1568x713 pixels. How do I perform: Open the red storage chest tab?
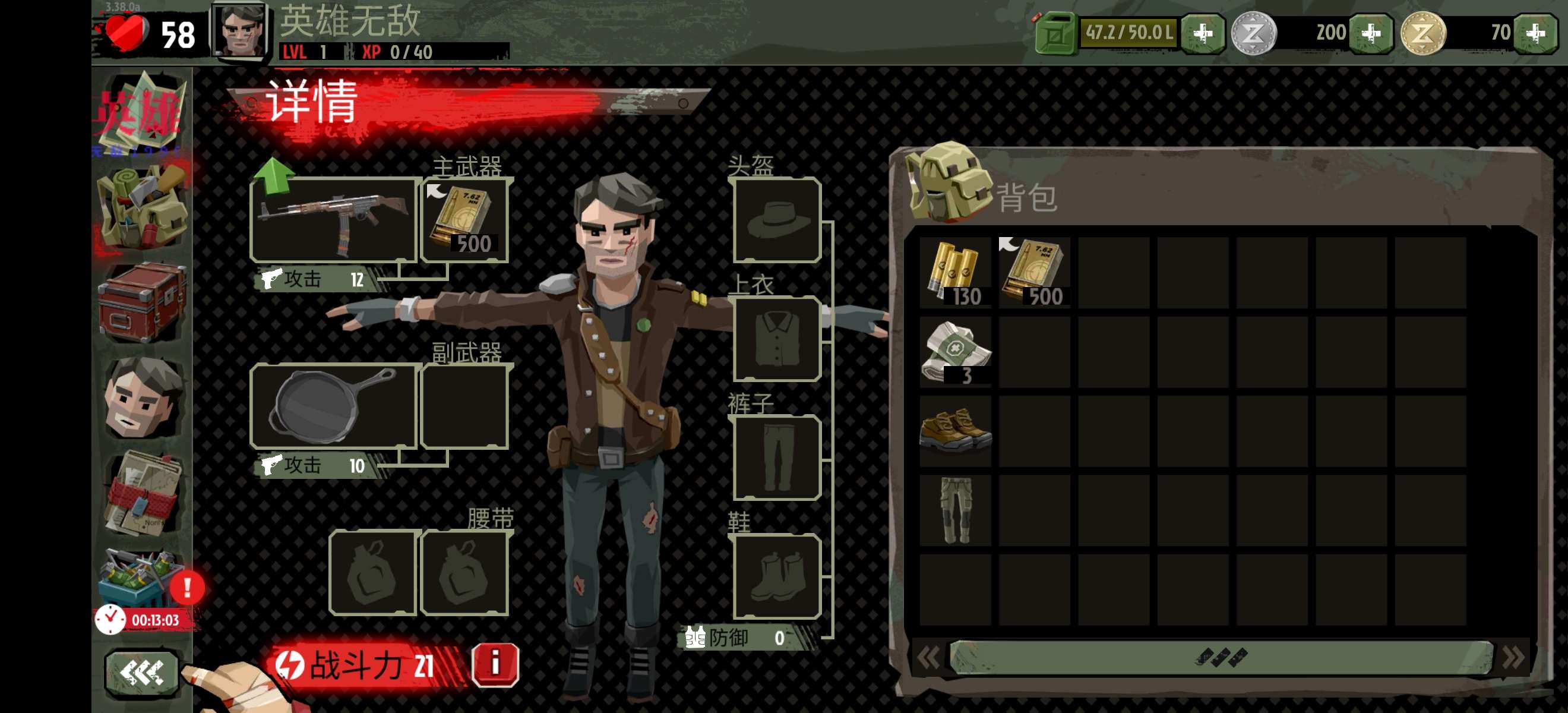[x=142, y=302]
